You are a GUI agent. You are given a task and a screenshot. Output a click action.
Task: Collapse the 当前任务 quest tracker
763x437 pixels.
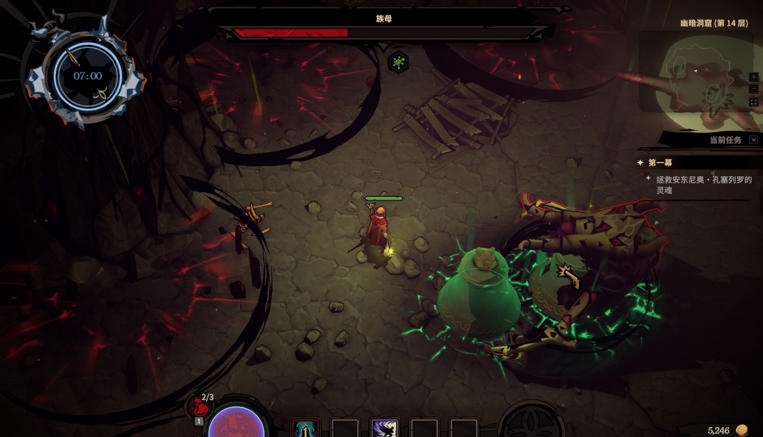coord(753,140)
